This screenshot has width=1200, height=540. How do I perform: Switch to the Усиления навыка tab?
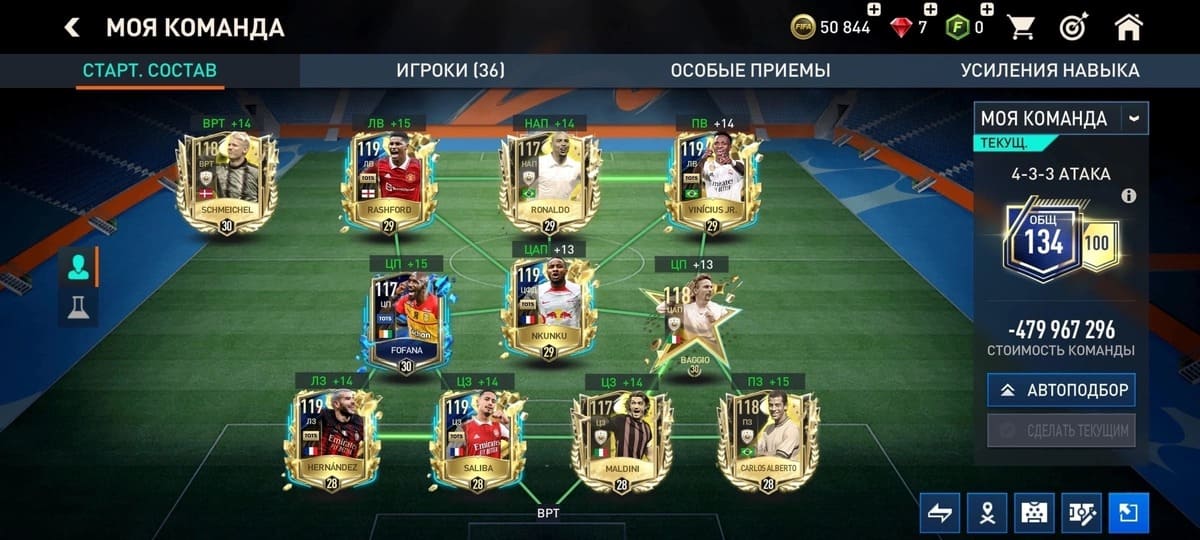[1050, 70]
